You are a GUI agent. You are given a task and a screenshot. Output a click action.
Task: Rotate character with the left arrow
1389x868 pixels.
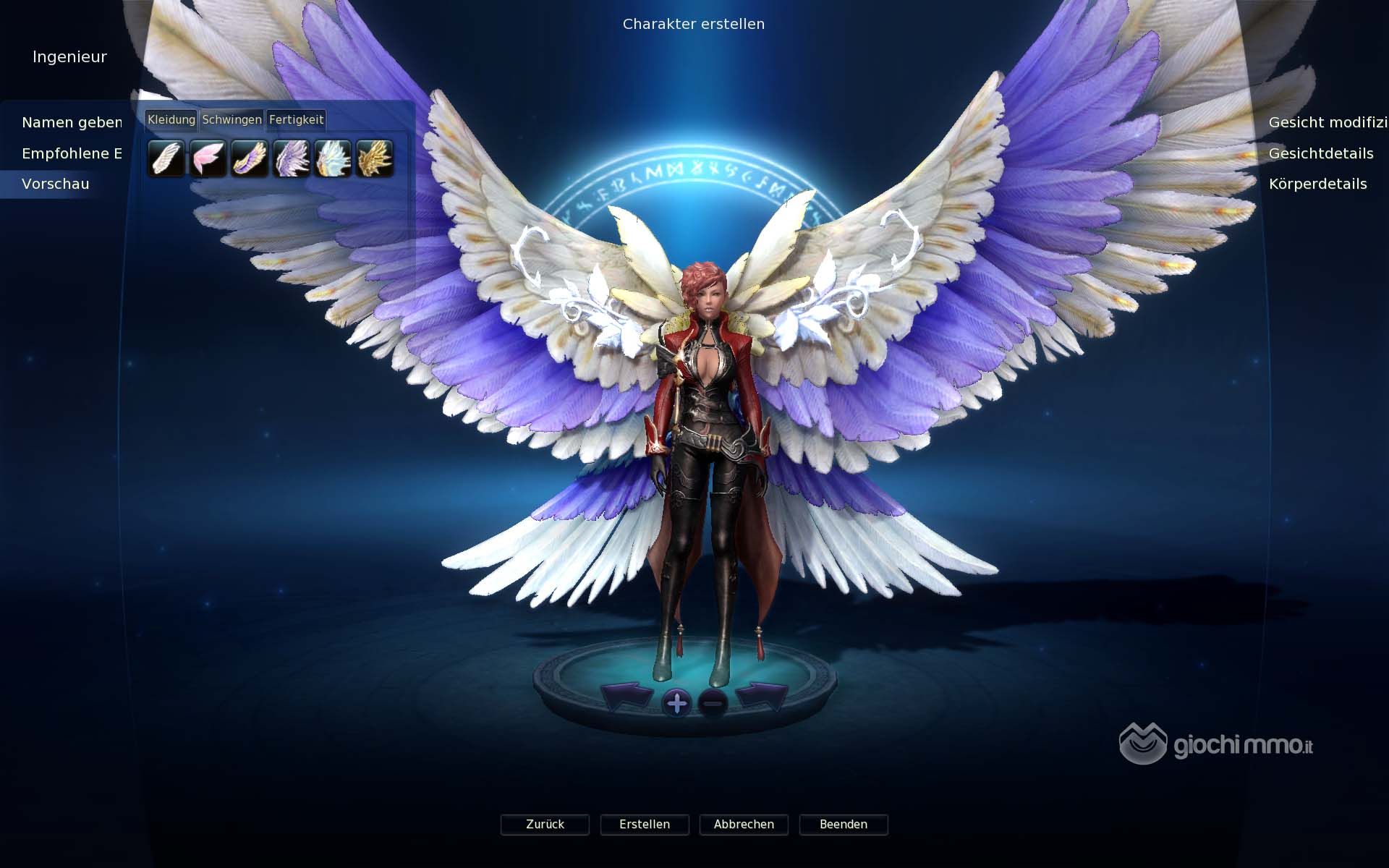coord(626,697)
